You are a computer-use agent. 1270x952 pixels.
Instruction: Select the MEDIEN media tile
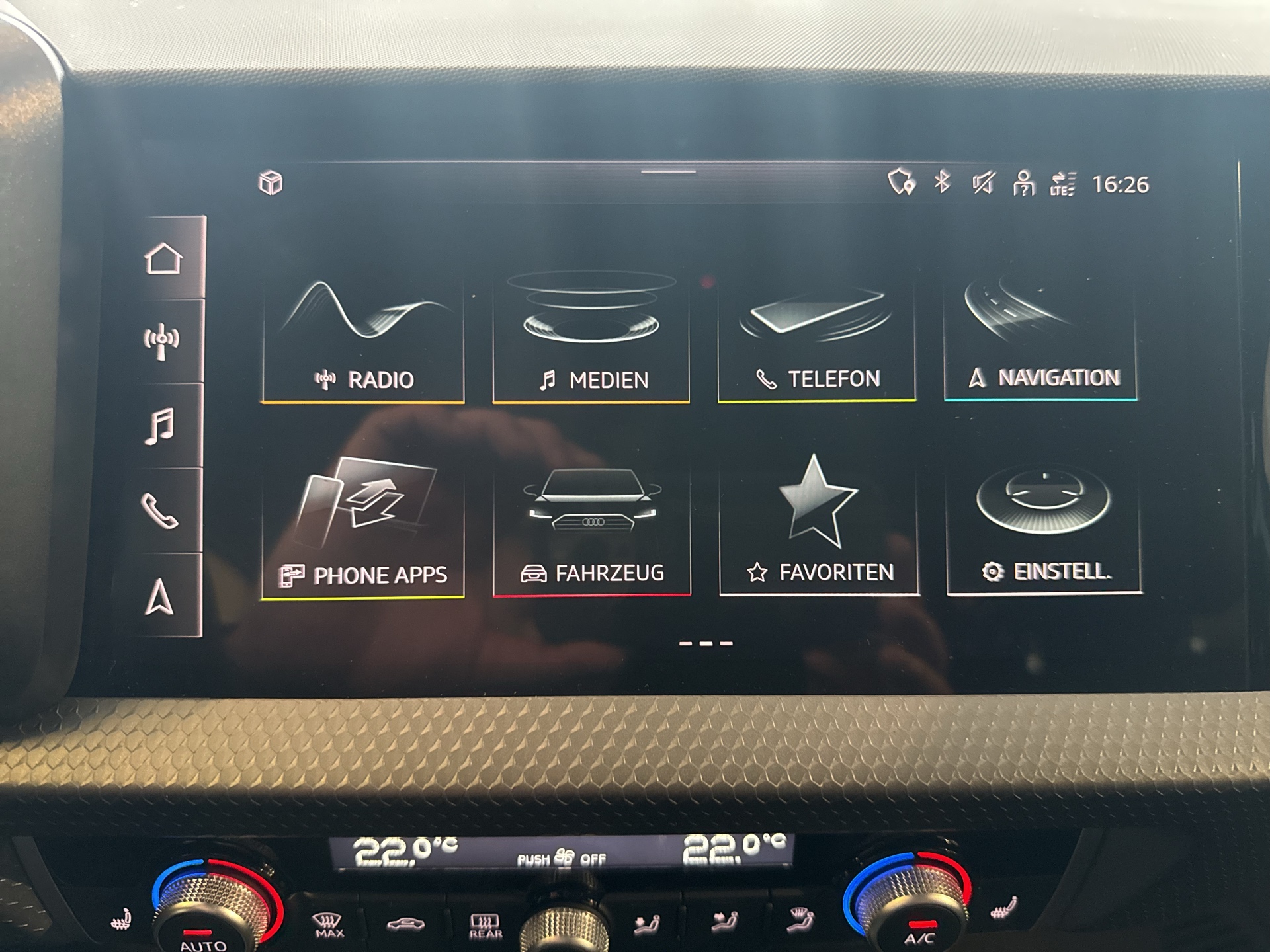point(591,340)
